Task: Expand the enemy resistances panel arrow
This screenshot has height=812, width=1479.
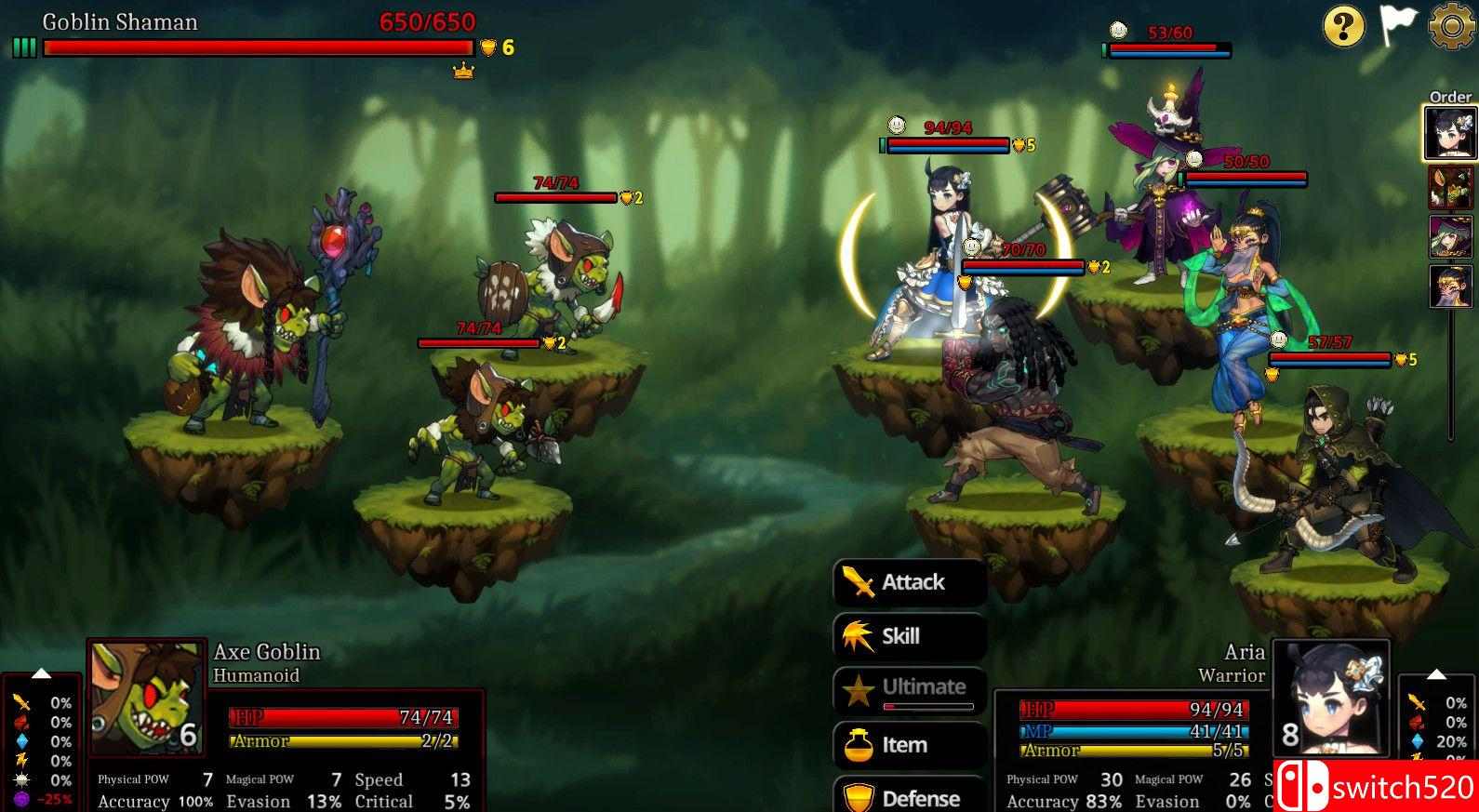Action: point(41,673)
